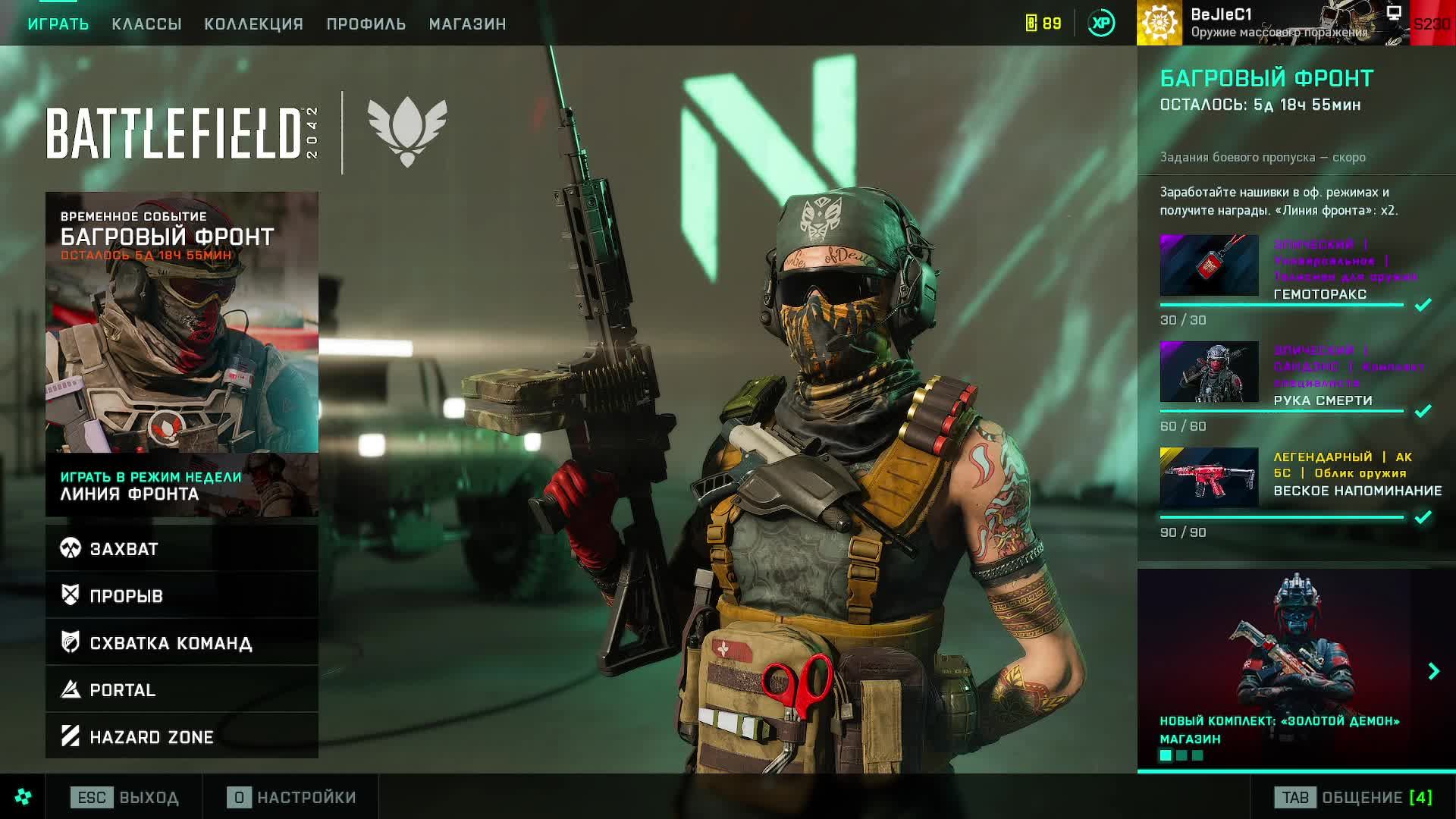Show the next store promo with arrow
The height and width of the screenshot is (819, 1456).
1433,671
